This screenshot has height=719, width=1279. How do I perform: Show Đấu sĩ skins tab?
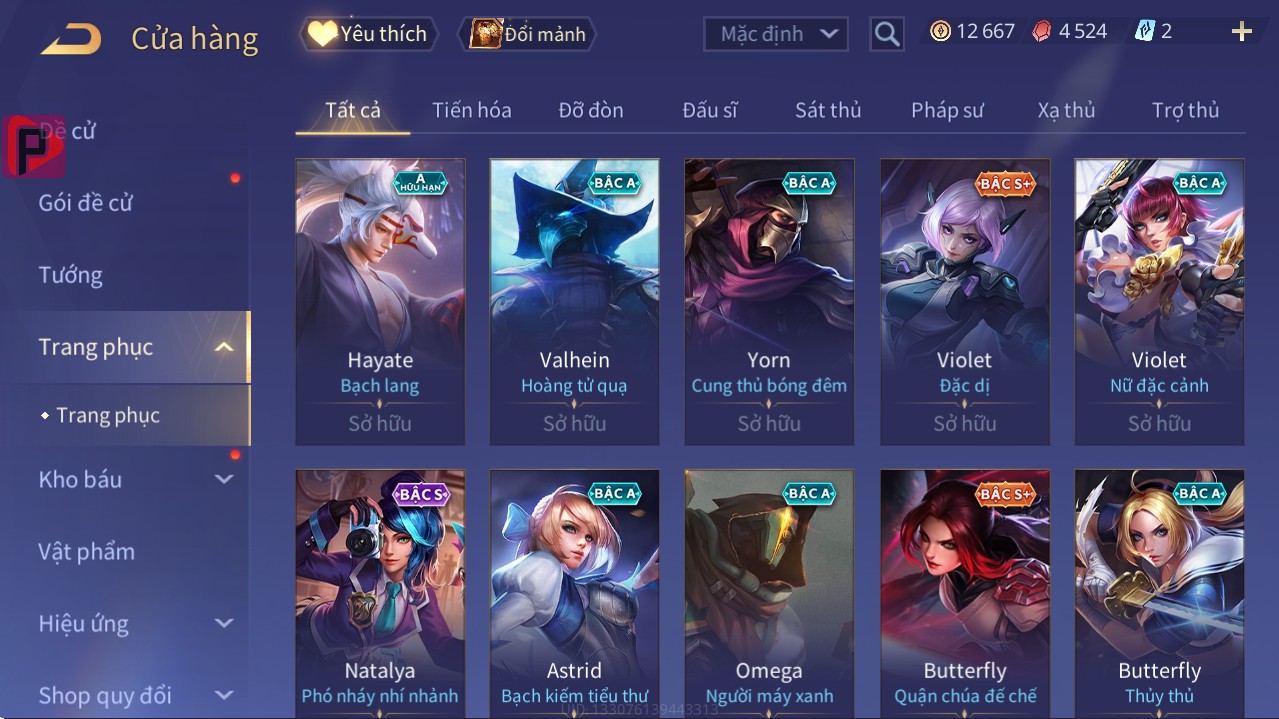tap(710, 110)
